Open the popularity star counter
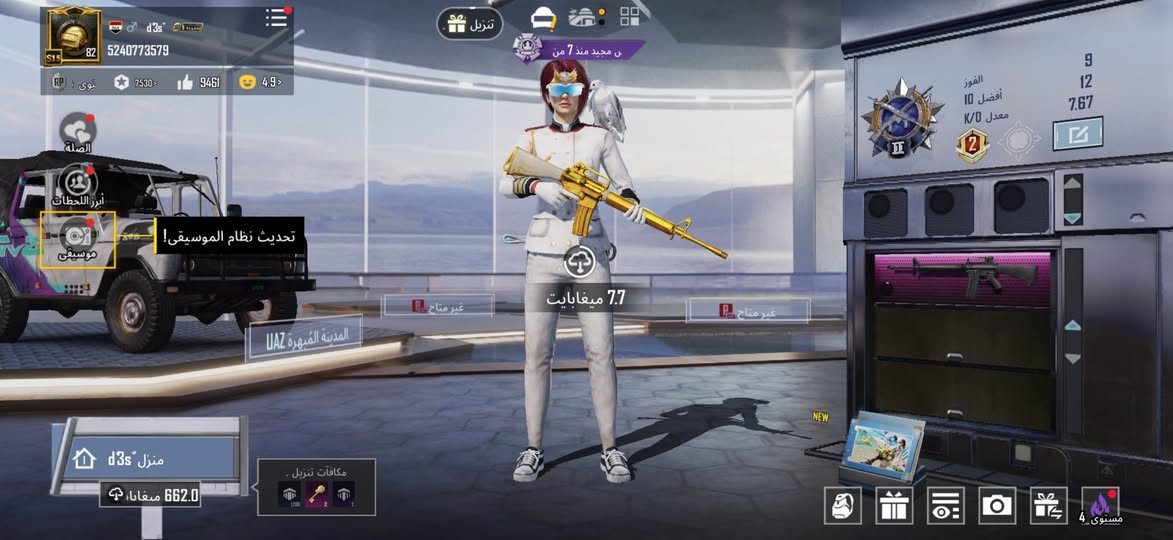The height and width of the screenshot is (540, 1173). (x=135, y=82)
